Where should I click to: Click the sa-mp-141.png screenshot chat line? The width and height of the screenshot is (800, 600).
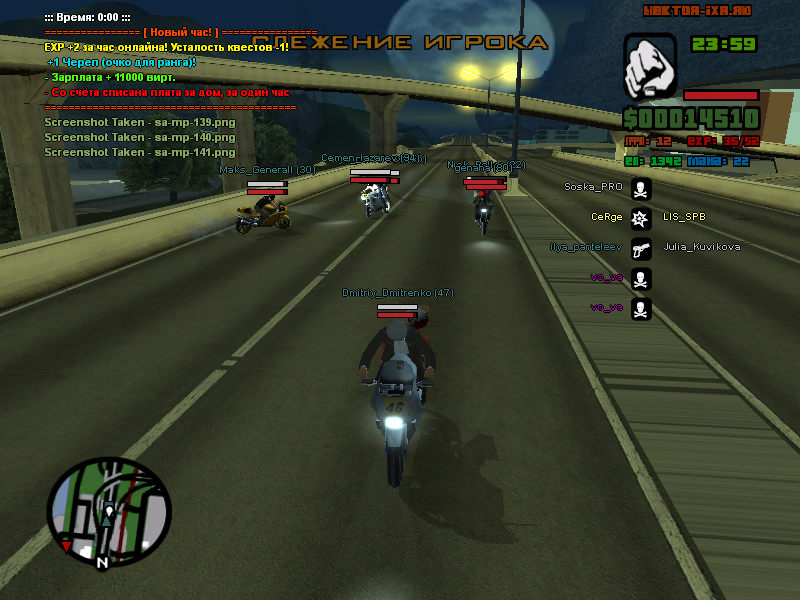(x=140, y=152)
